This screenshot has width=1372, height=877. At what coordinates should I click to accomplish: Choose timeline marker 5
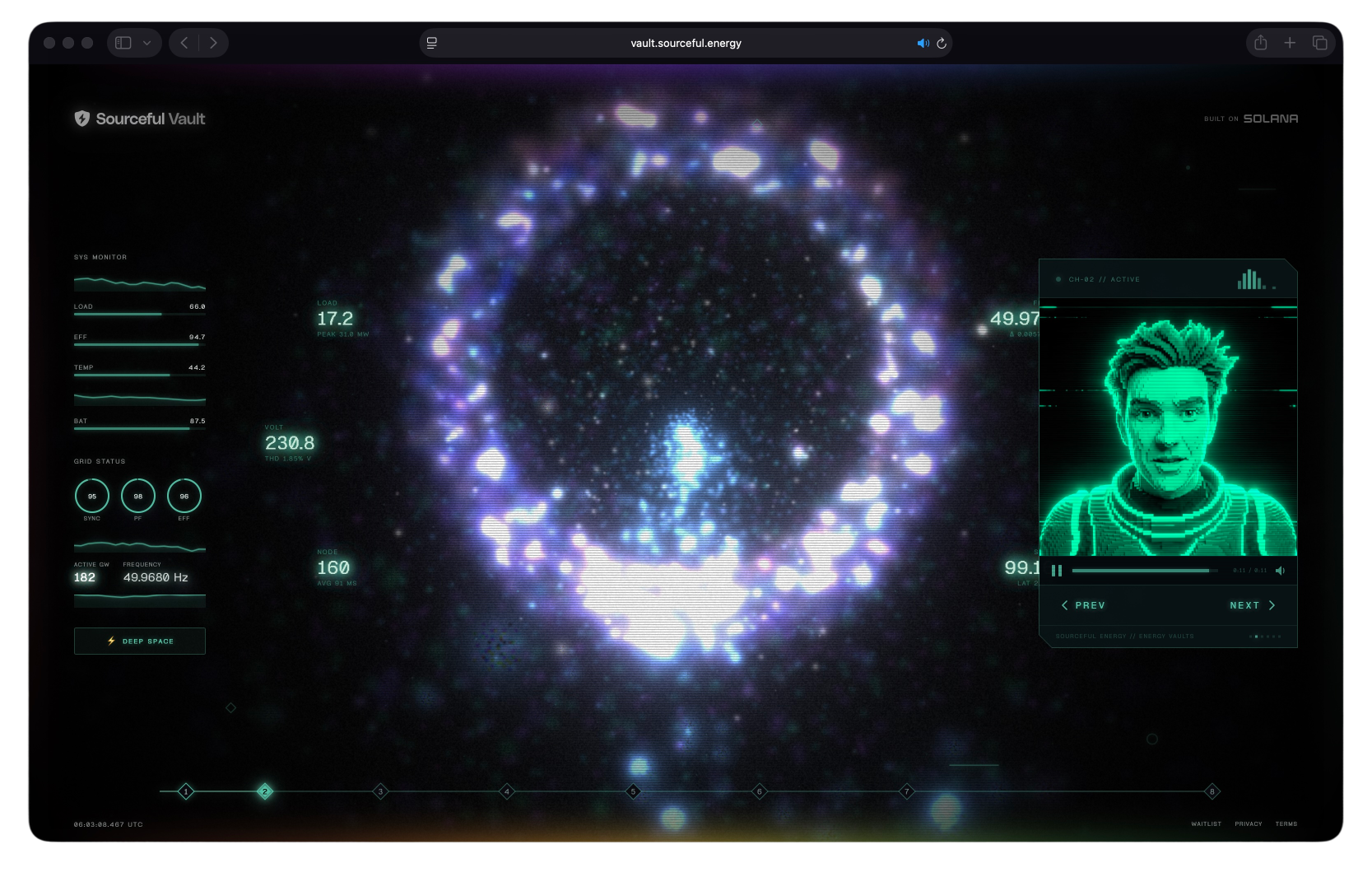(633, 791)
